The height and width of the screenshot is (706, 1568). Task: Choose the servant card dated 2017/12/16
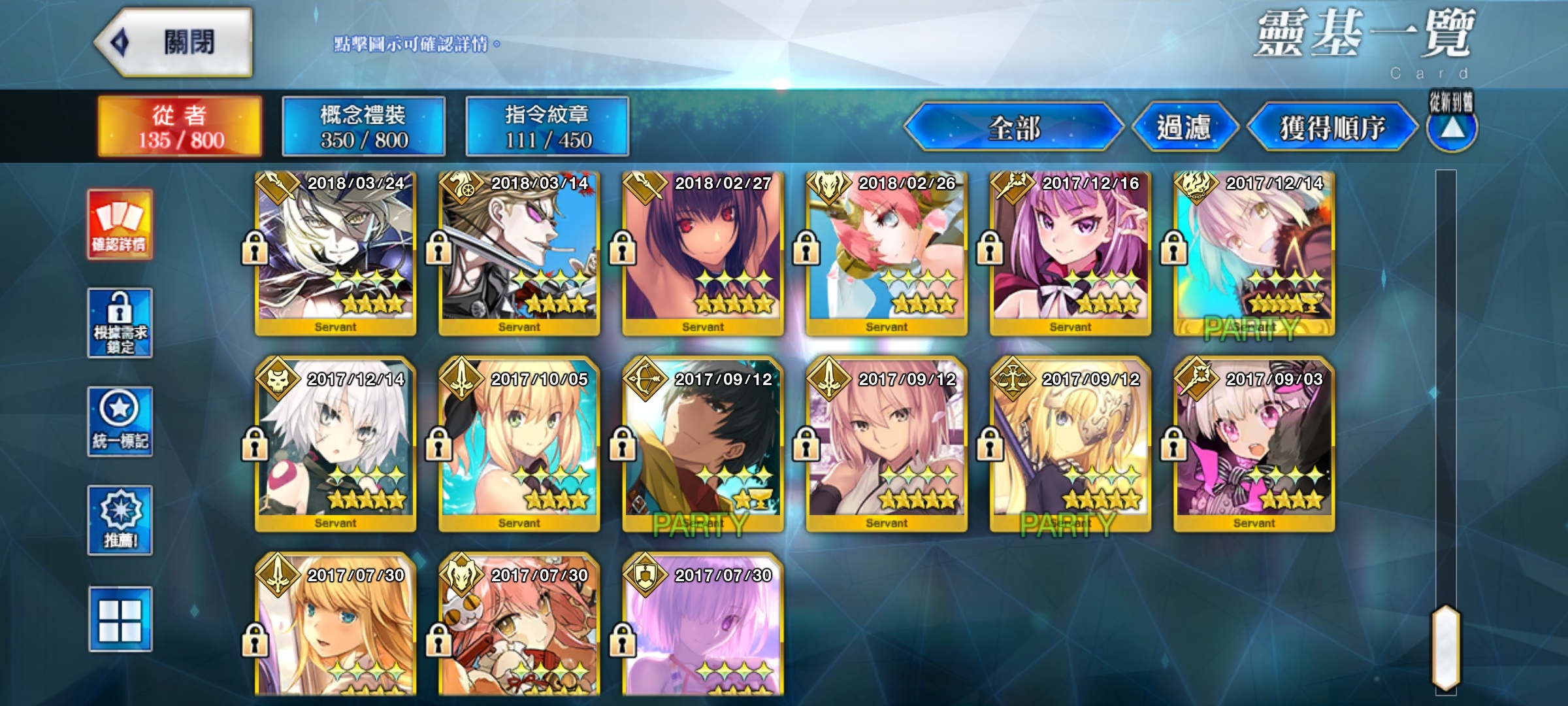pos(1070,255)
